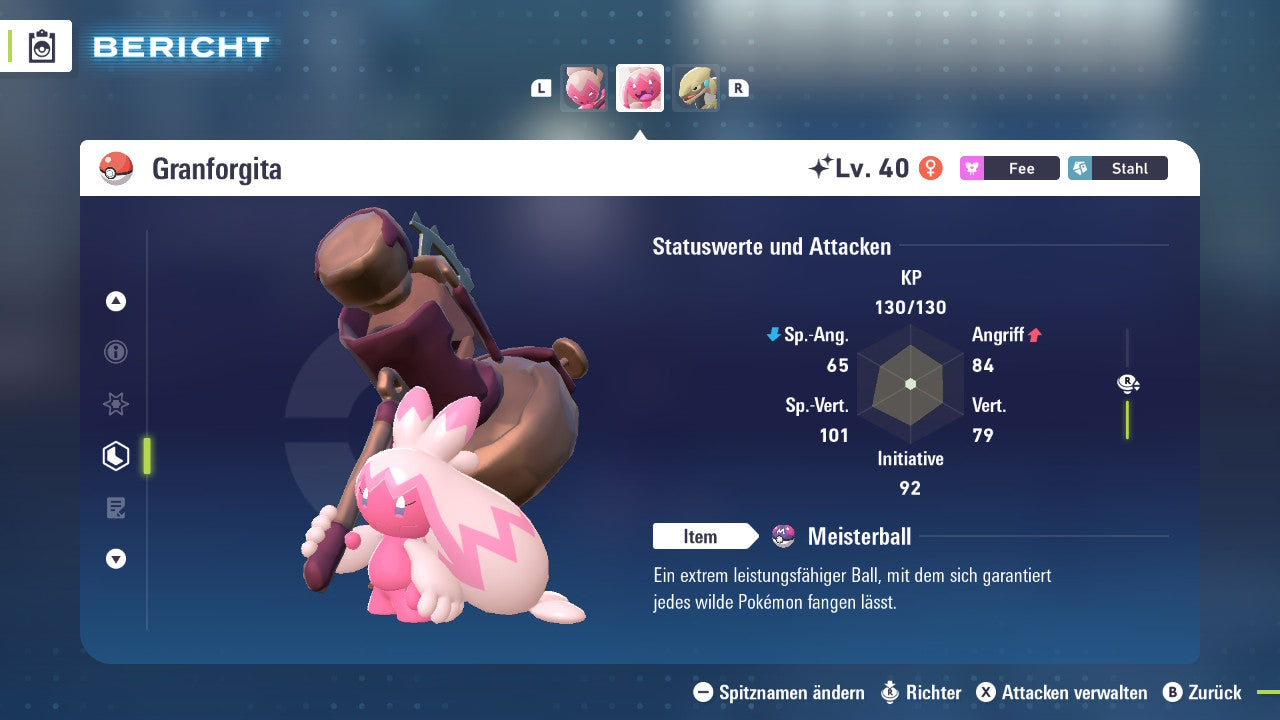
Task: Click the white up arrow on sidebar
Action: [116, 301]
